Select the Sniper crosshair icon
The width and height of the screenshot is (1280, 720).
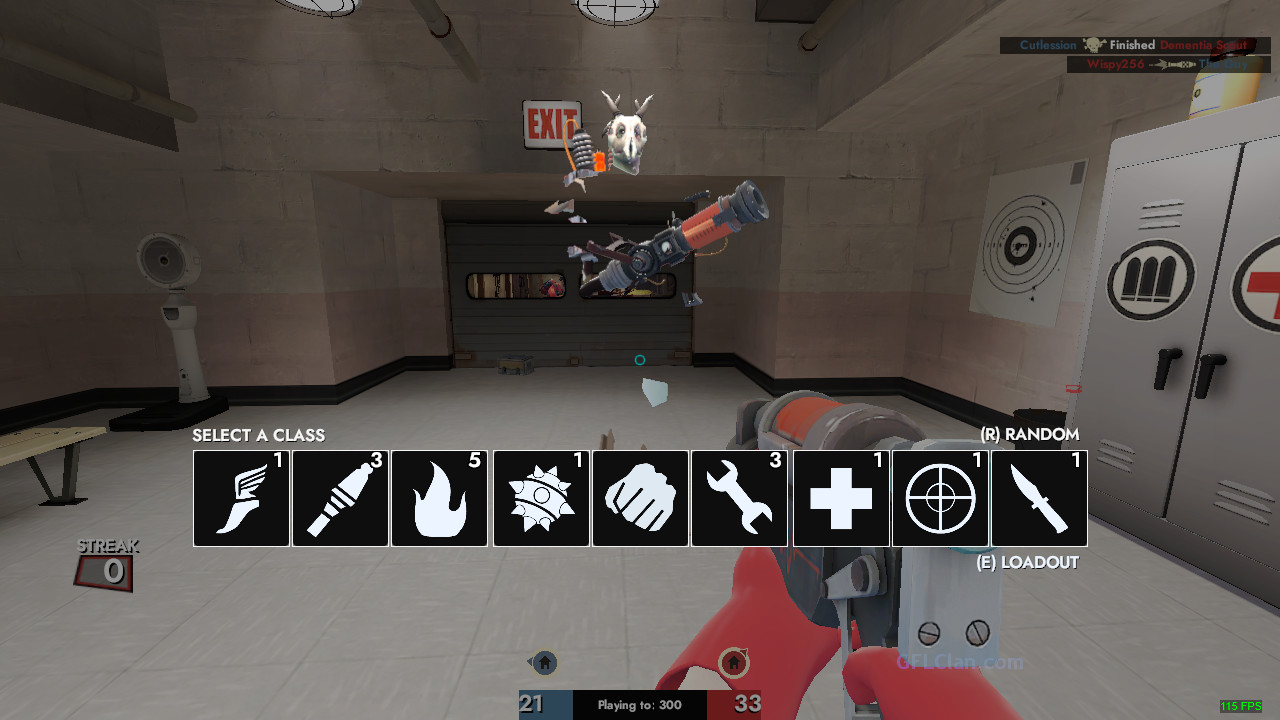(x=939, y=498)
